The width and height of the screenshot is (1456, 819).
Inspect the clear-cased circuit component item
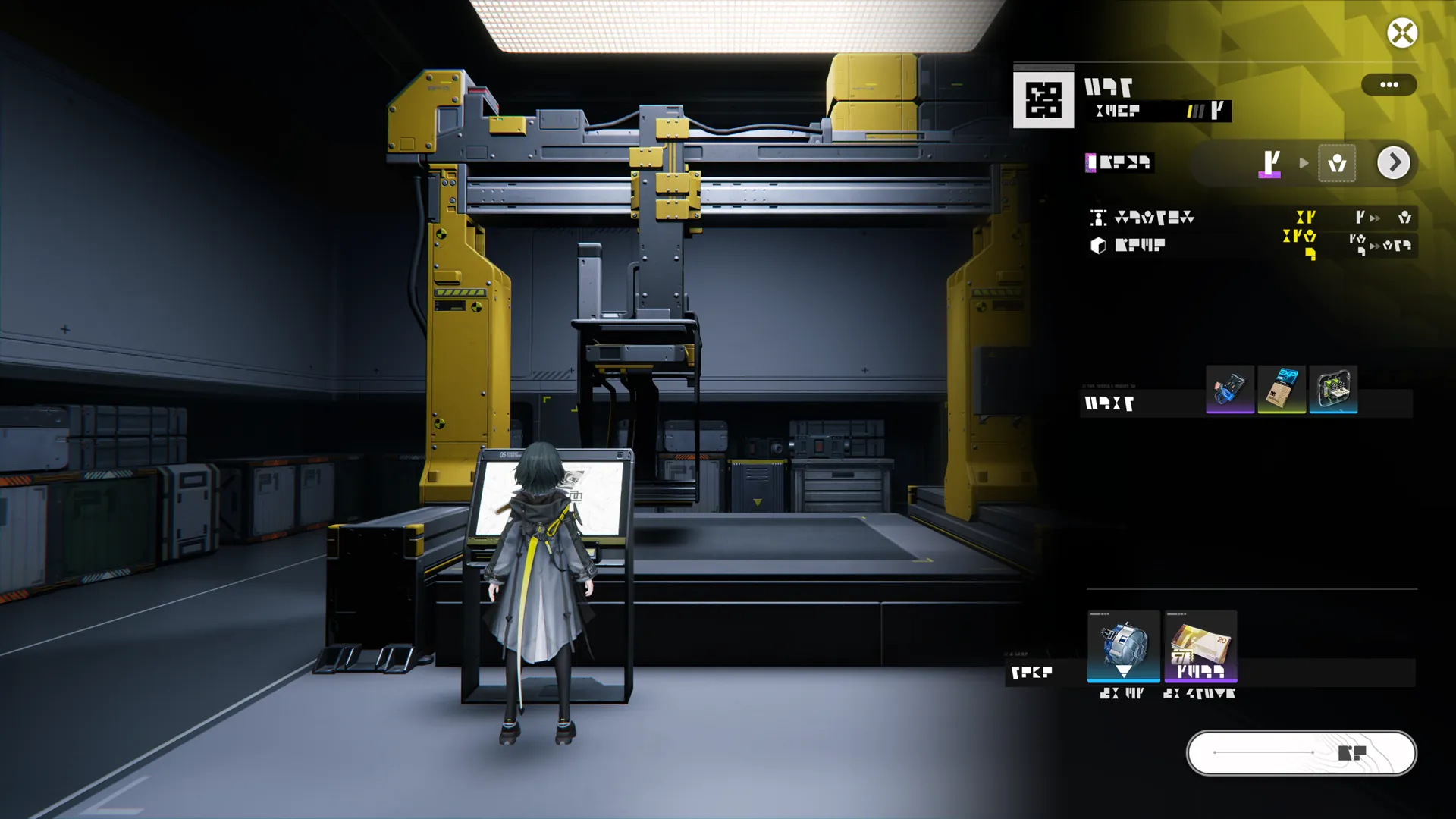pyautogui.click(x=1333, y=390)
